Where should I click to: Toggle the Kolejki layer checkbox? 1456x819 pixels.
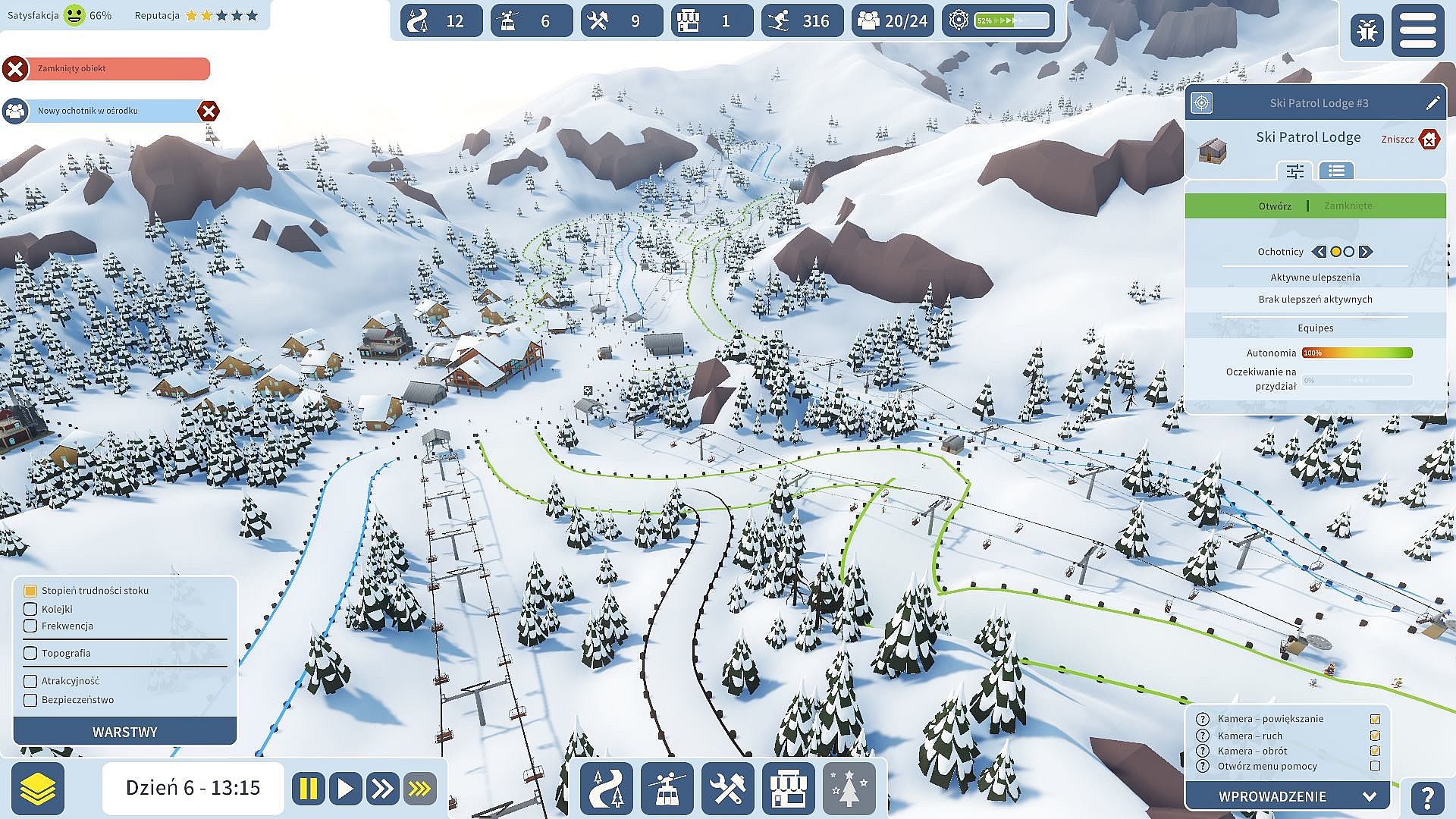30,609
